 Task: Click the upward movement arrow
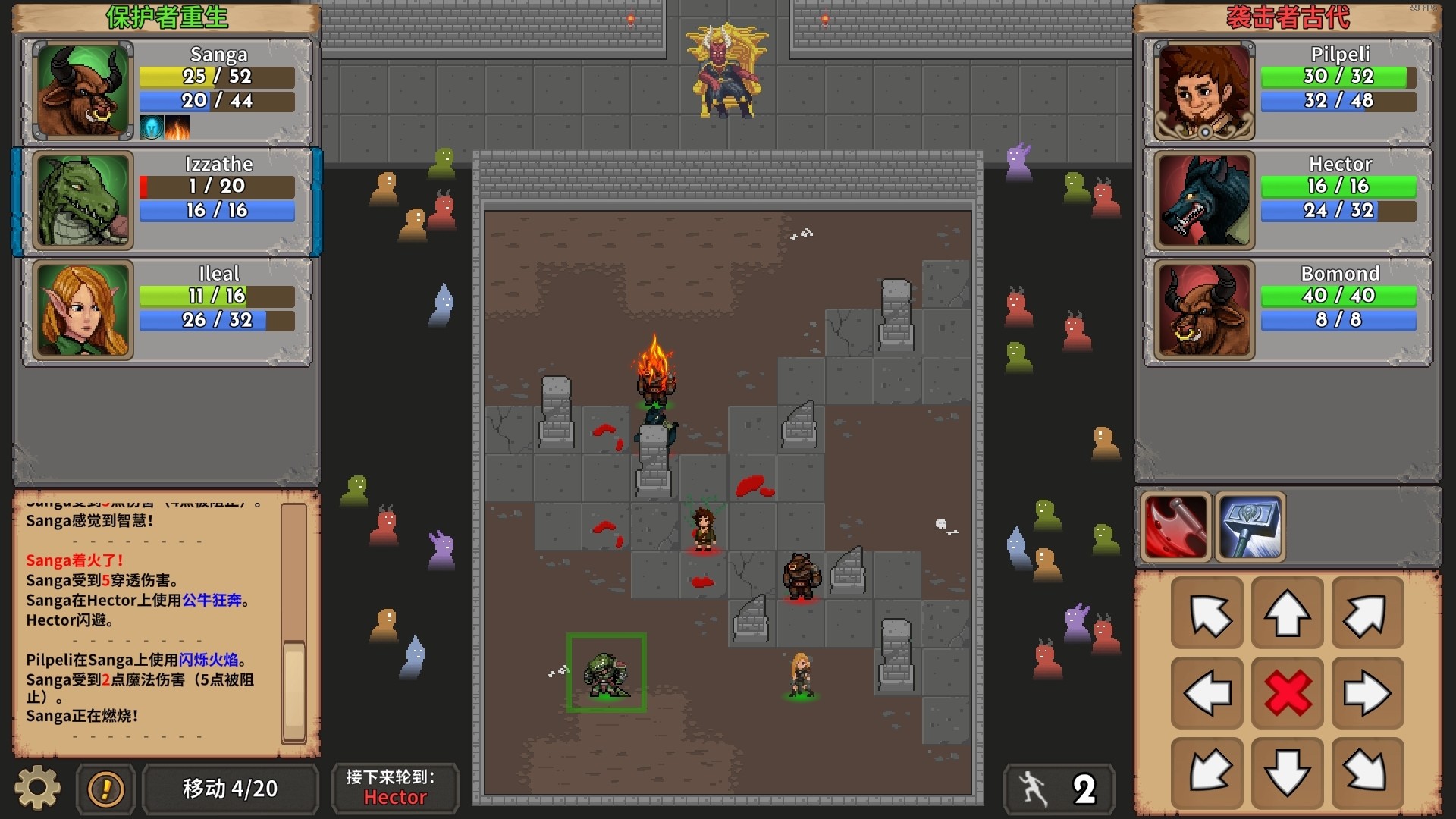point(1287,613)
